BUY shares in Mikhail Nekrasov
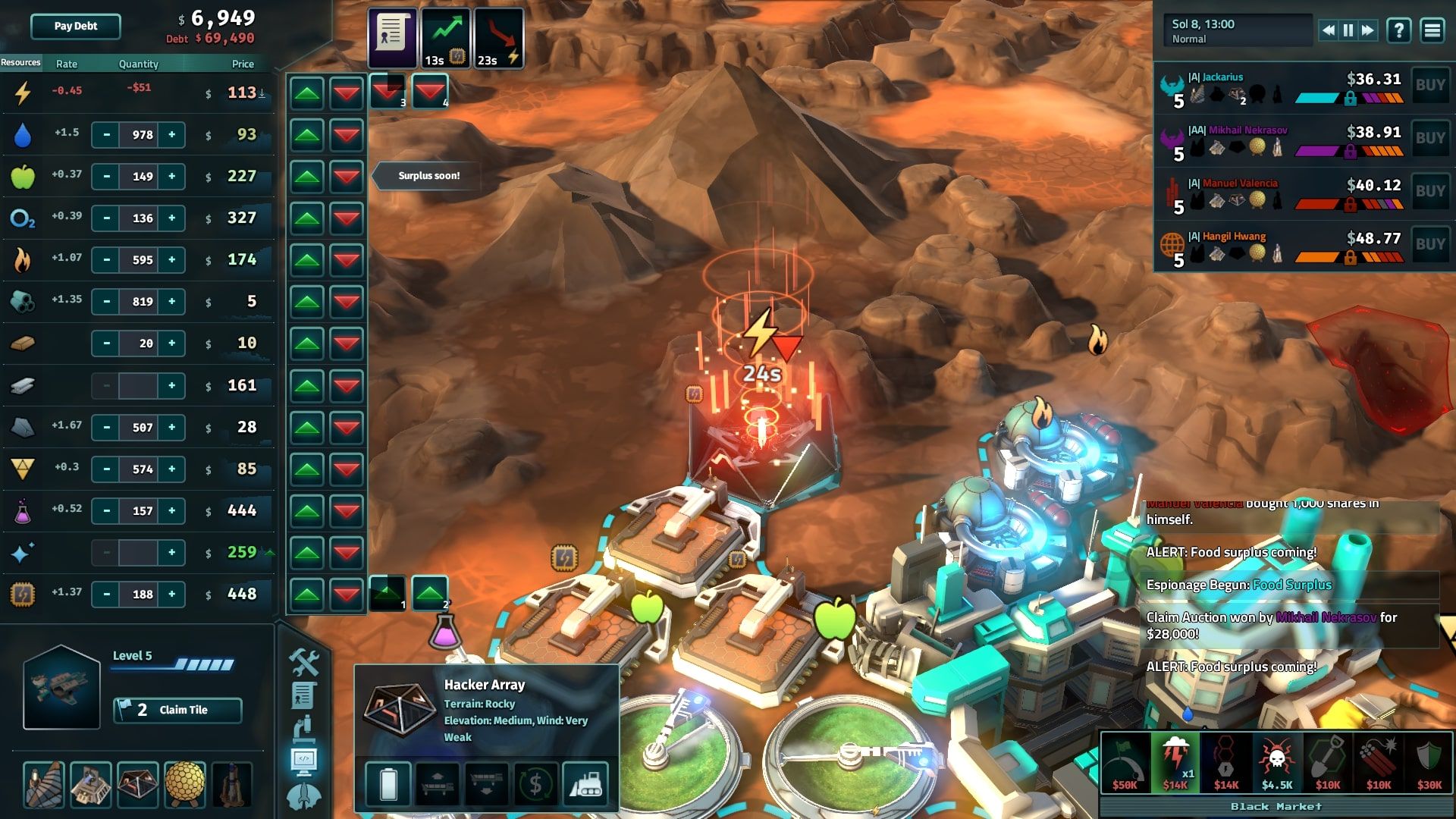This screenshot has width=1456, height=819. [1430, 138]
